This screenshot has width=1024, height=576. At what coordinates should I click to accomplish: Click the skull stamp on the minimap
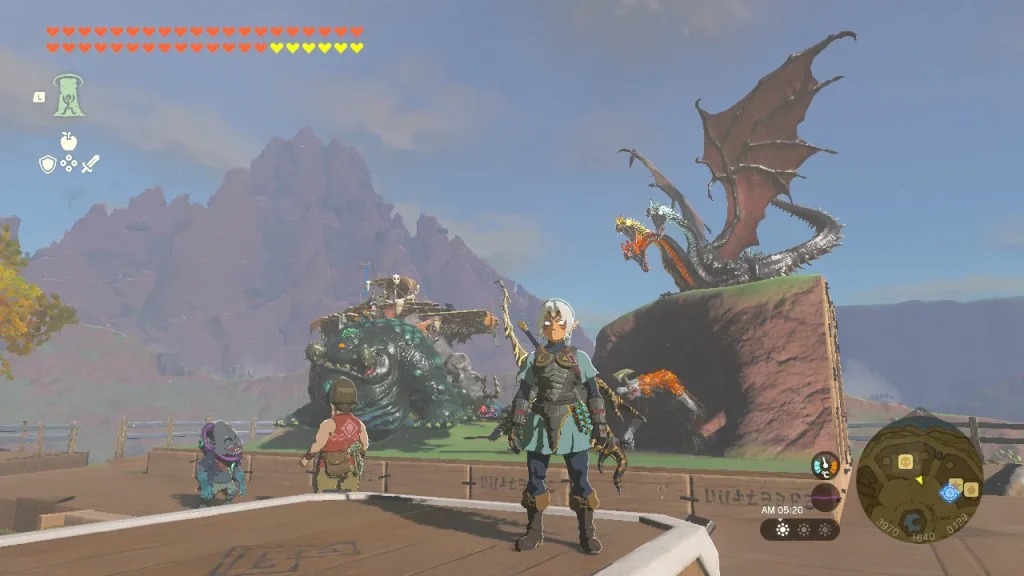[905, 461]
